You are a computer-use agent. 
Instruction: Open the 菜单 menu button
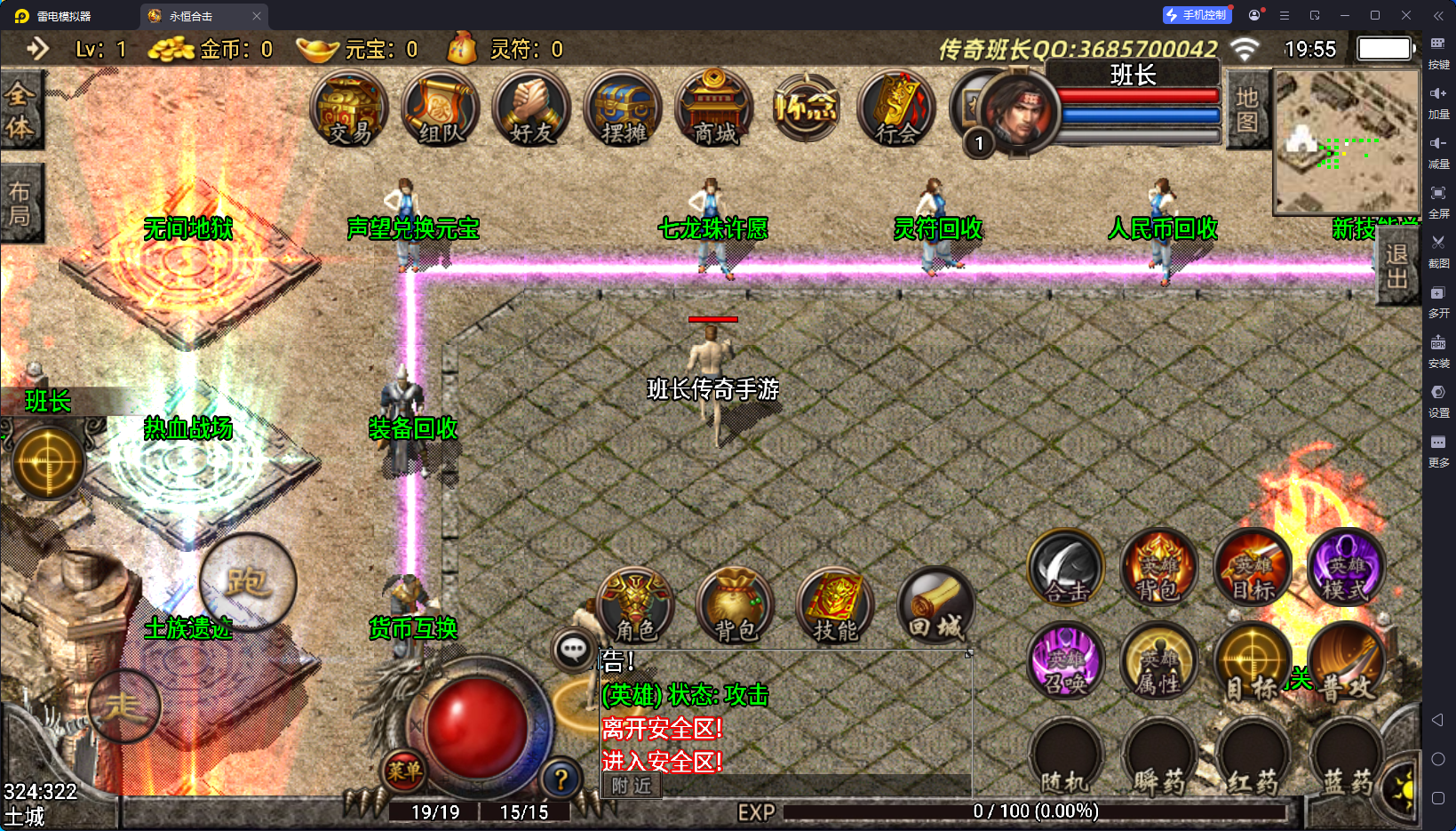[404, 771]
